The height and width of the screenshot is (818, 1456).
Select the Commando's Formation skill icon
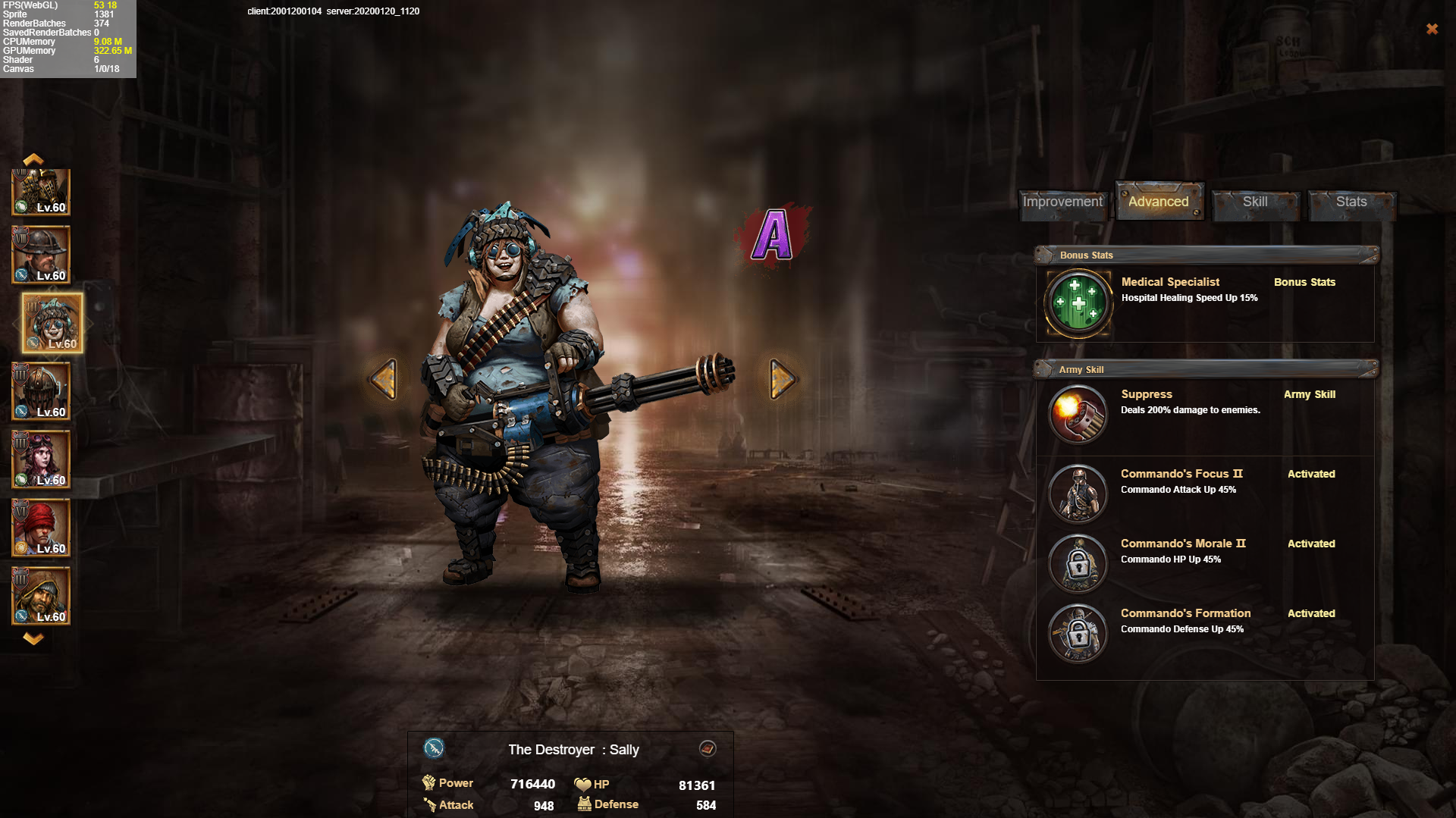pyautogui.click(x=1078, y=633)
